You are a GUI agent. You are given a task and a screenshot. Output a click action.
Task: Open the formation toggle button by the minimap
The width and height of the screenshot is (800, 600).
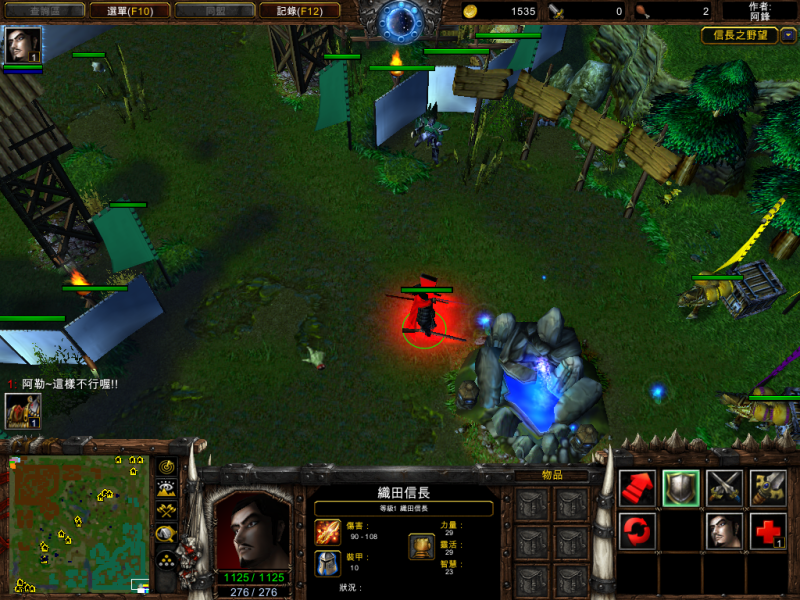[166, 558]
